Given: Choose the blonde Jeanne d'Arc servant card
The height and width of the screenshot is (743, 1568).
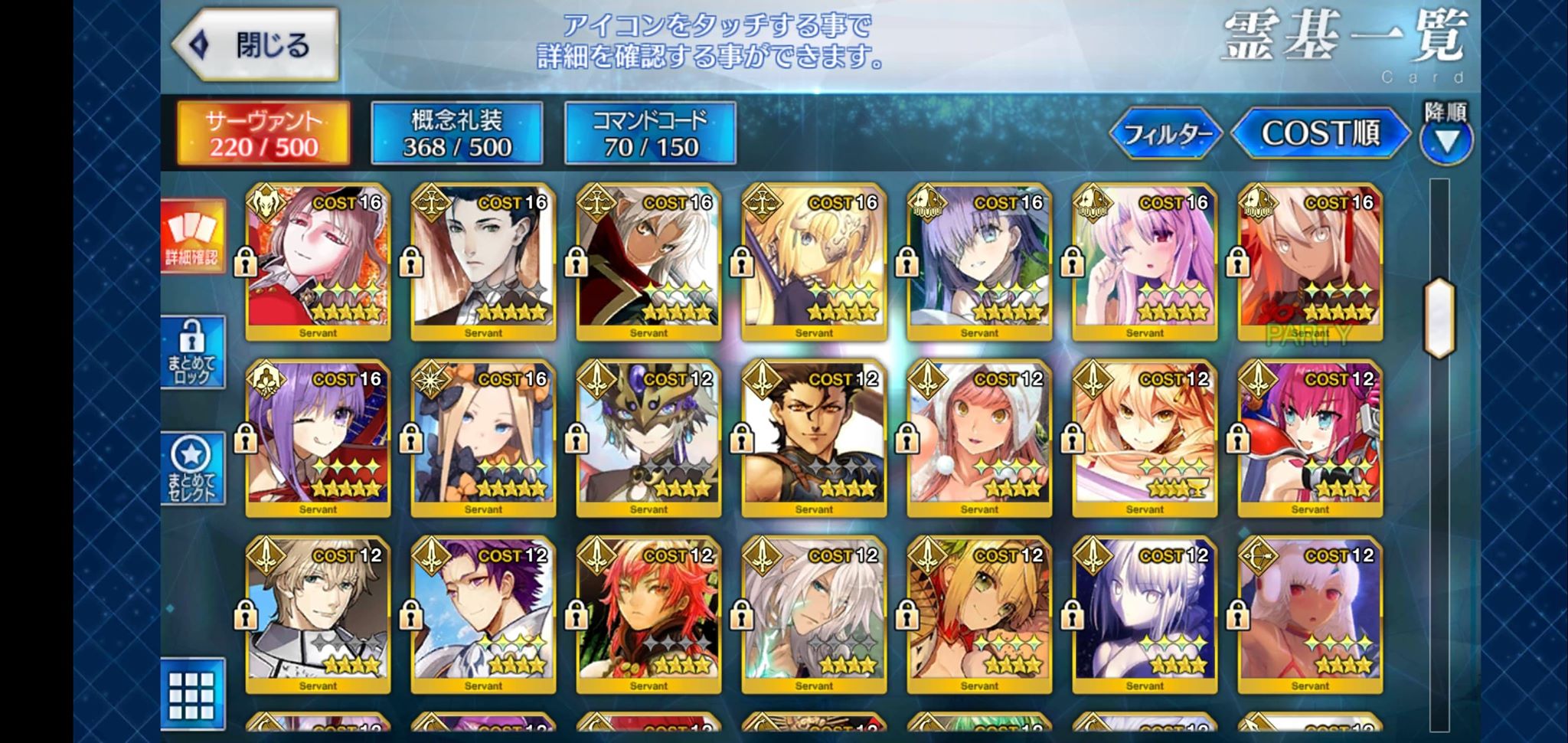Looking at the screenshot, I should (x=813, y=262).
